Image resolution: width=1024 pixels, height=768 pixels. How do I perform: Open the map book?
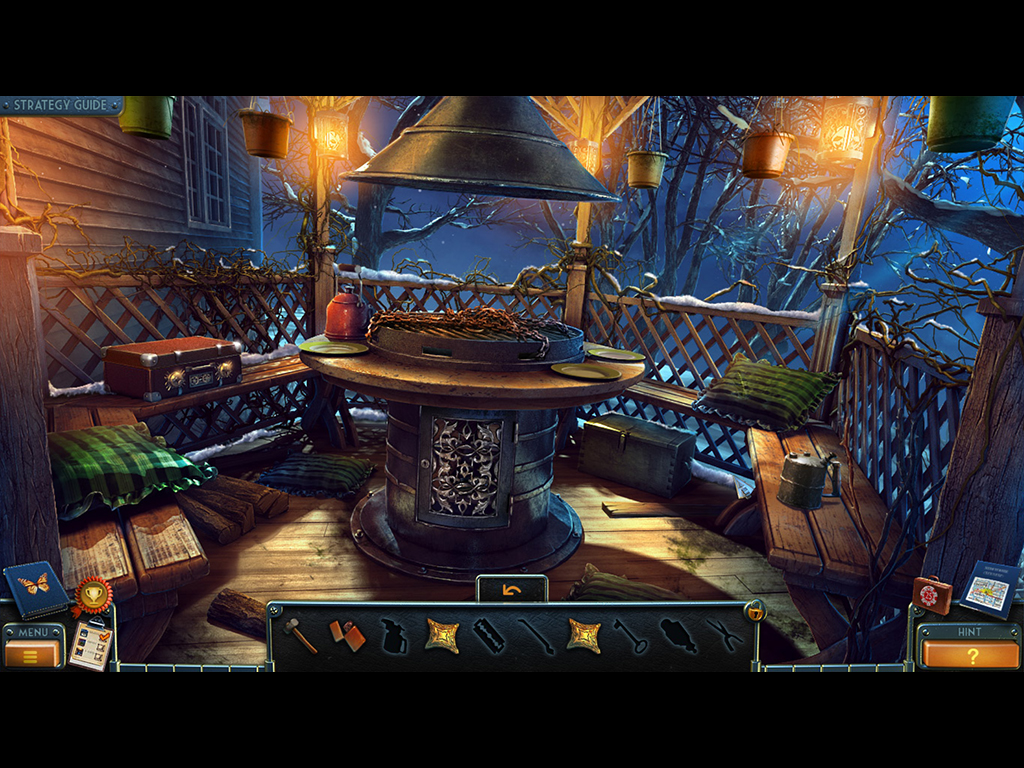(990, 590)
